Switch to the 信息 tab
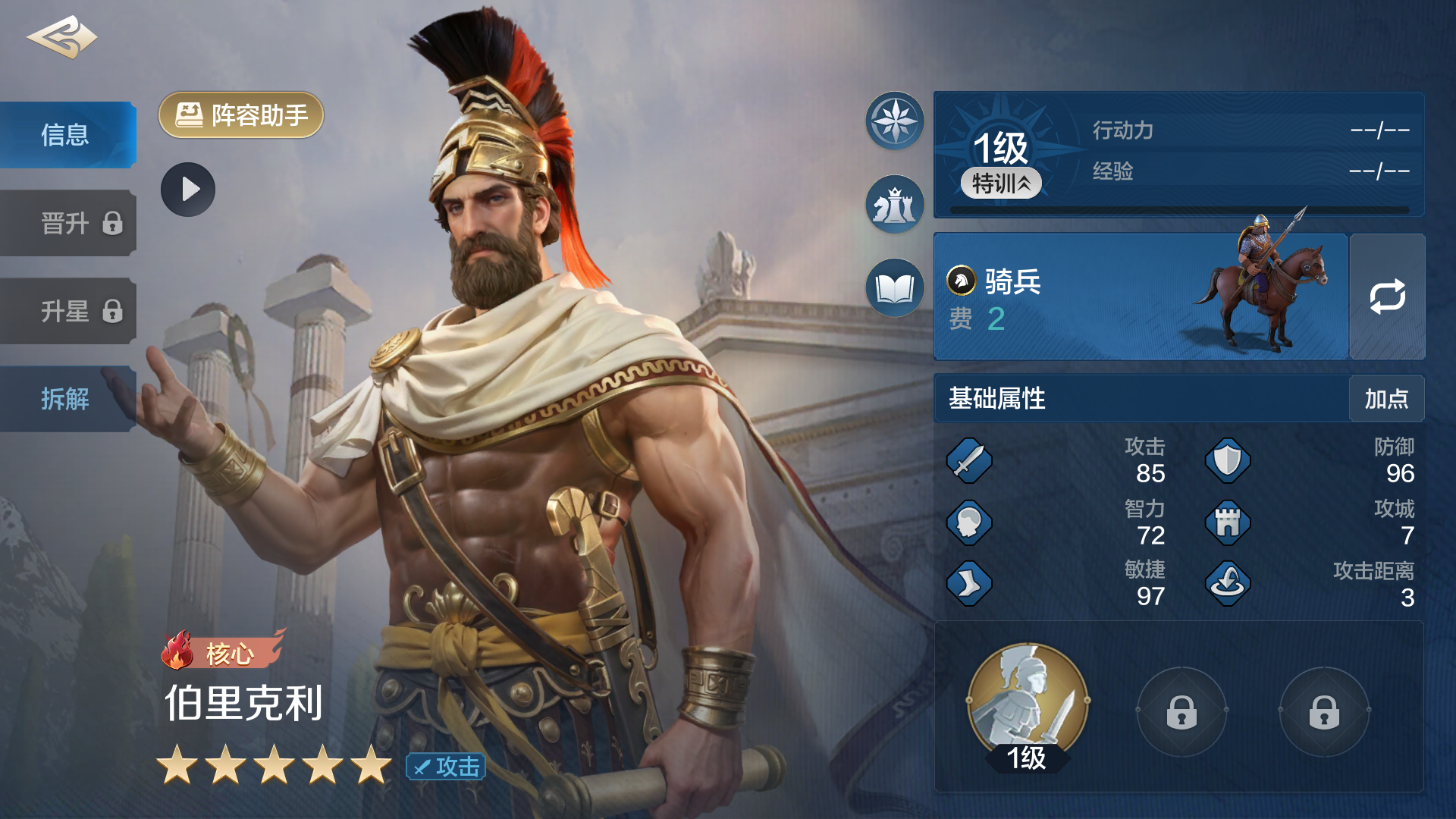Screen dimensions: 1456x819 point(67,135)
